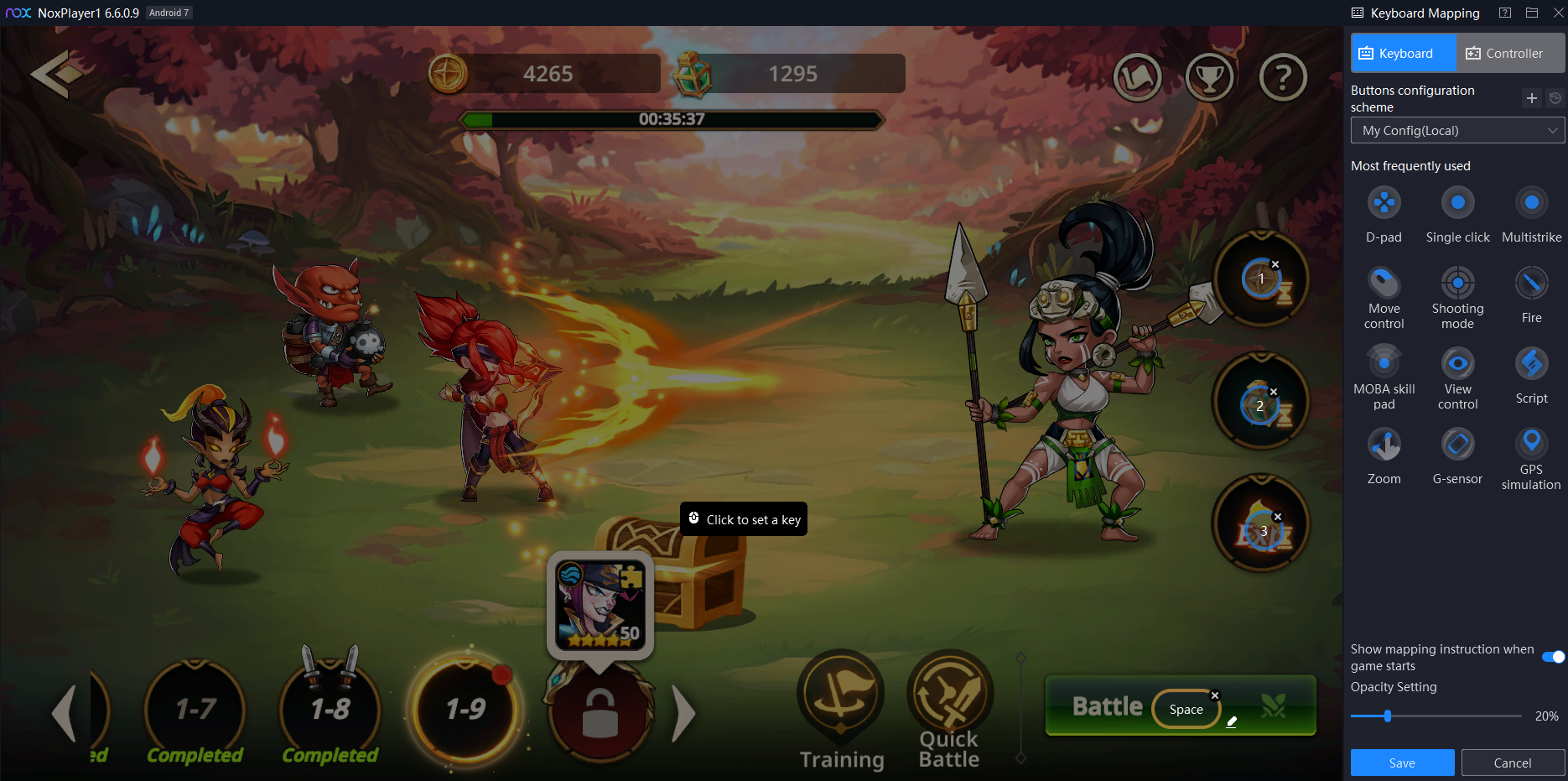1568x781 pixels.
Task: Select stage 1-9
Action: tap(465, 710)
